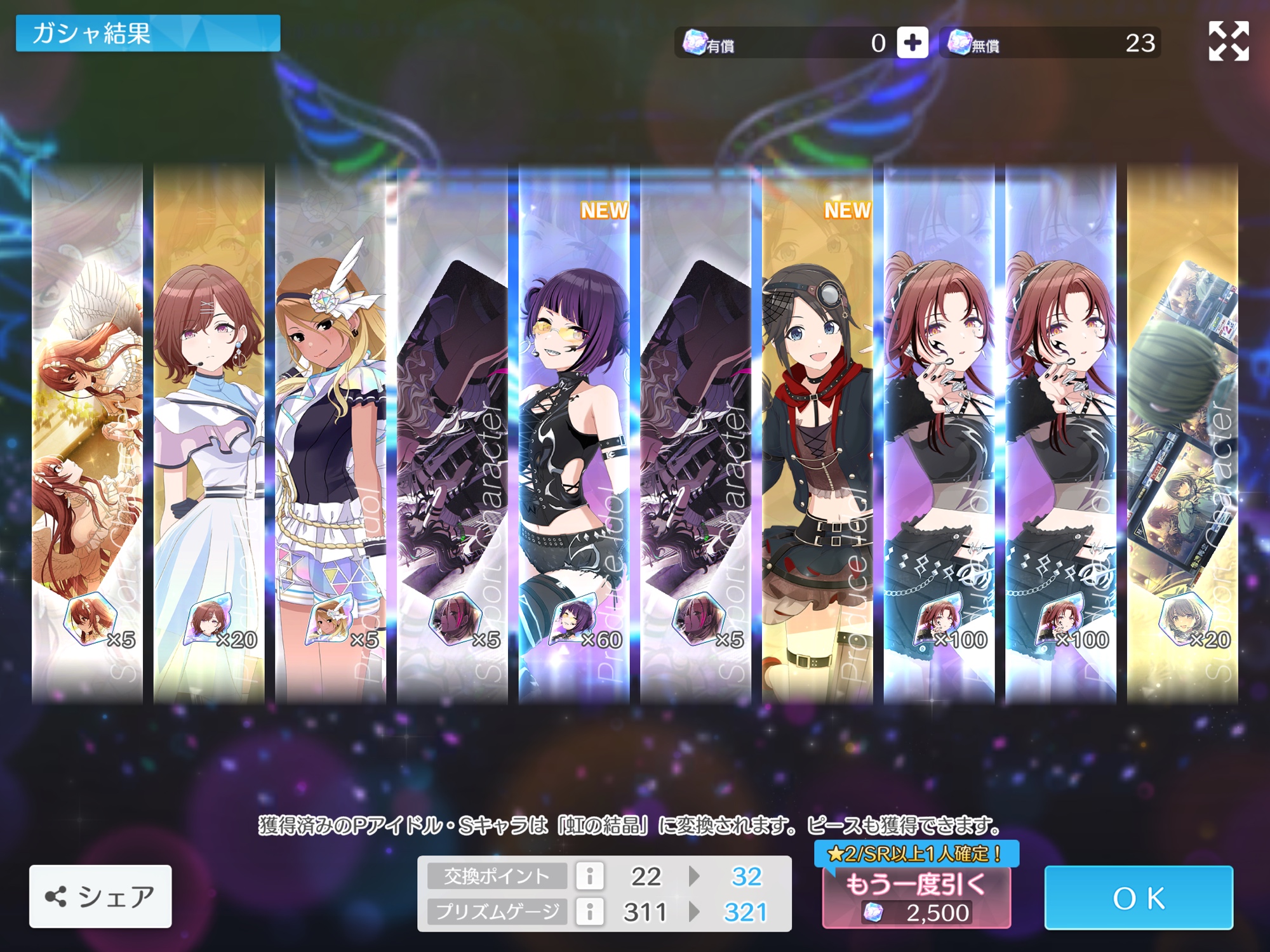Show info for プリズムゲージ prism gauge

tap(590, 912)
